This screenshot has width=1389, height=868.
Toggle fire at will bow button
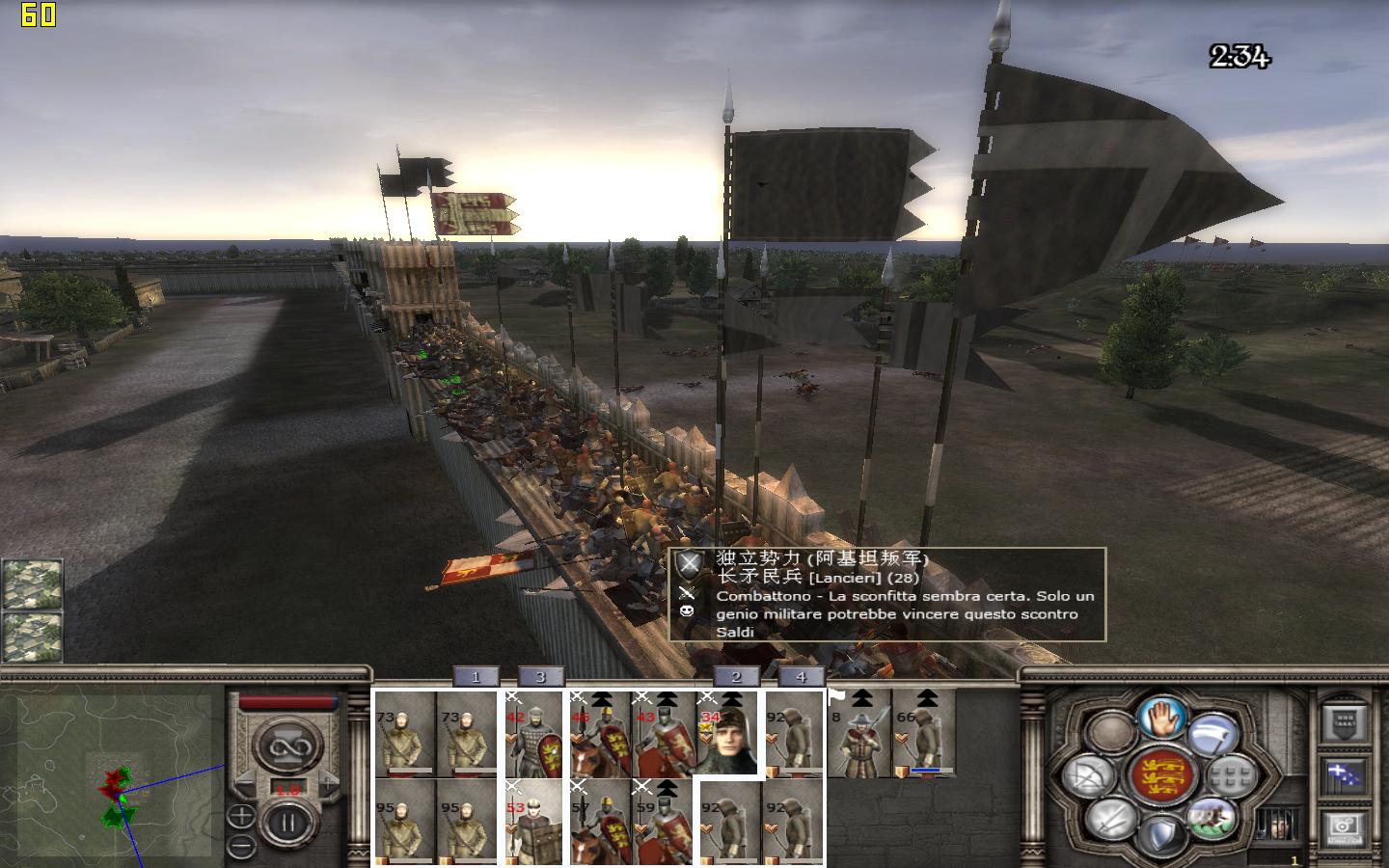(1090, 776)
